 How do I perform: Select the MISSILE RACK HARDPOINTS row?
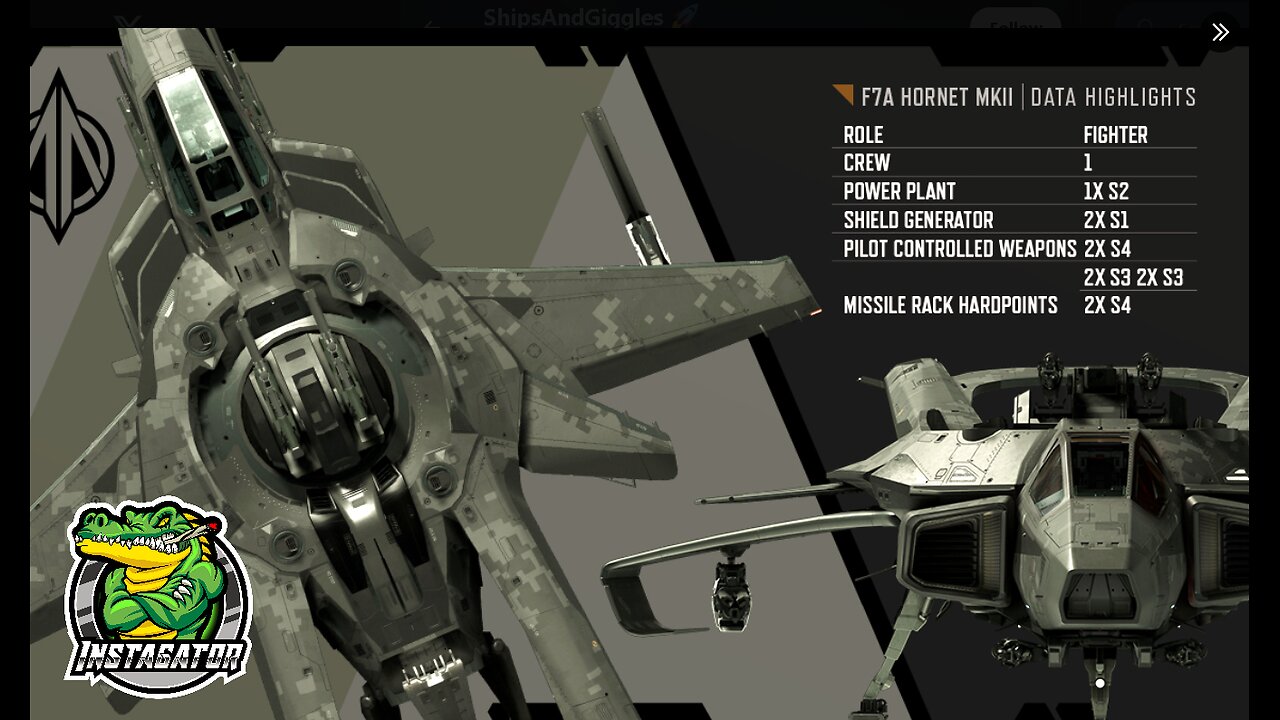pos(951,306)
